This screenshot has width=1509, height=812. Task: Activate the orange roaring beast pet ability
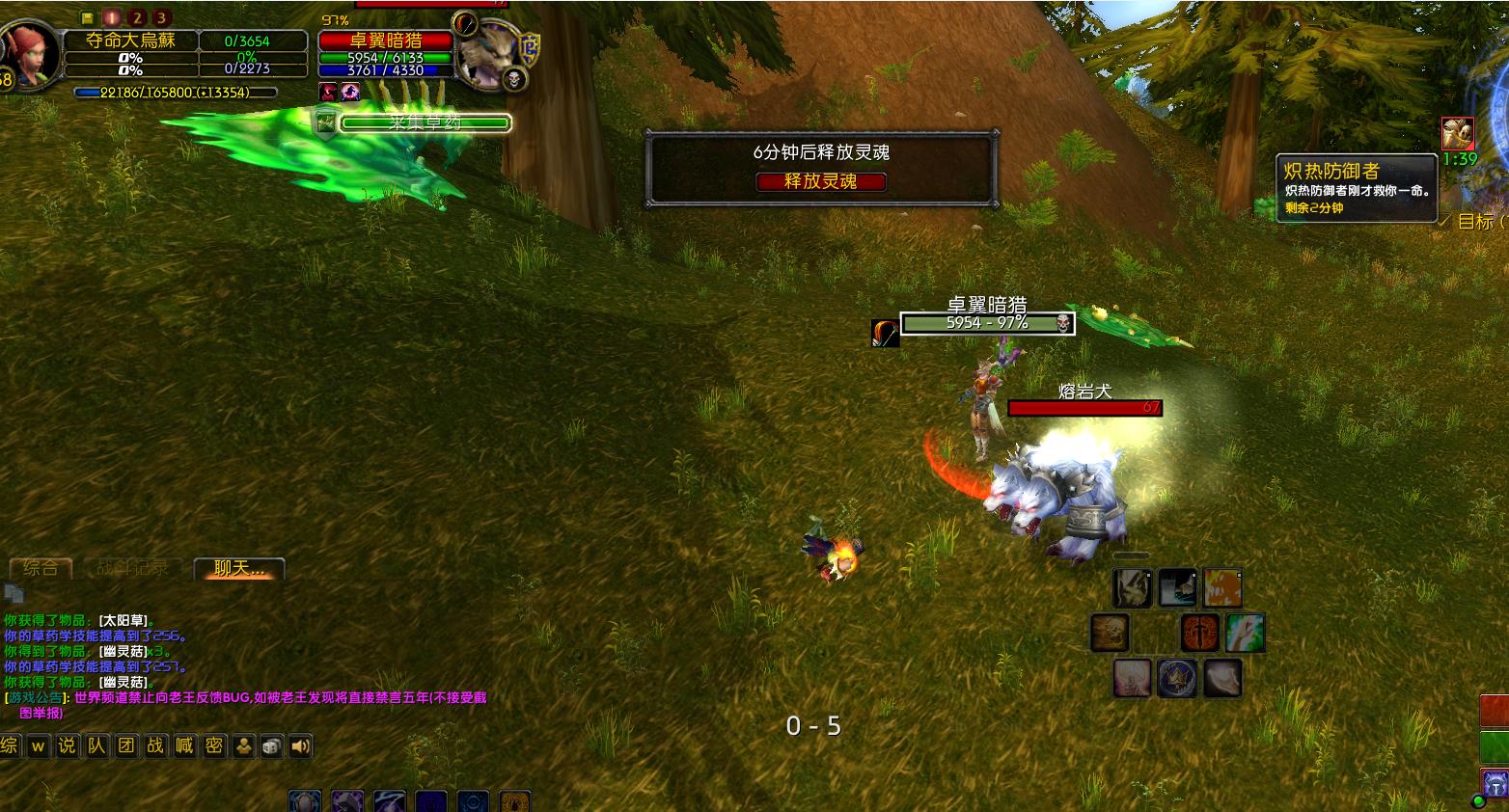pos(1222,587)
